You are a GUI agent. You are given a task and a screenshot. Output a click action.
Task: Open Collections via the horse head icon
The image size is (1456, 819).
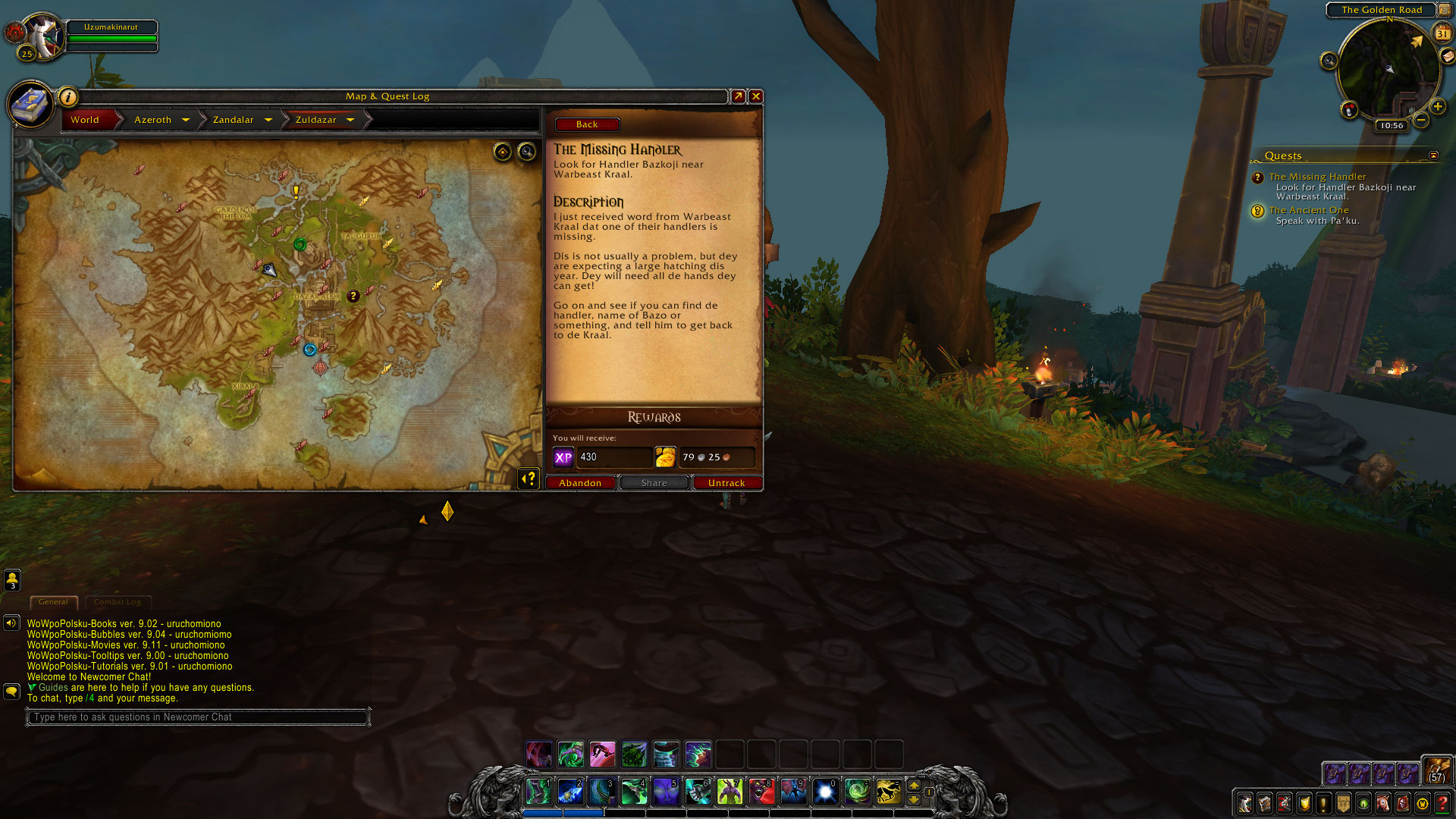[1382, 804]
